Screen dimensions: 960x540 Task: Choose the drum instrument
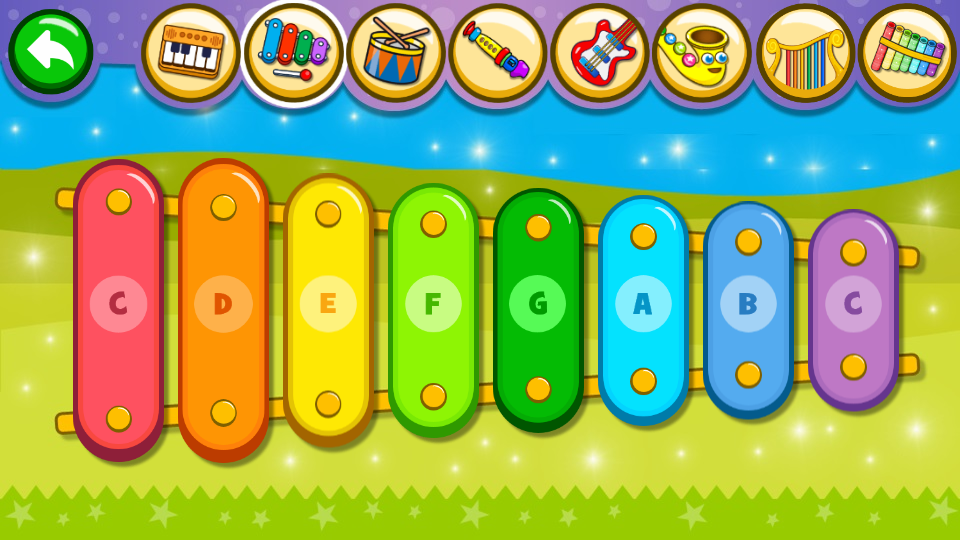point(395,52)
